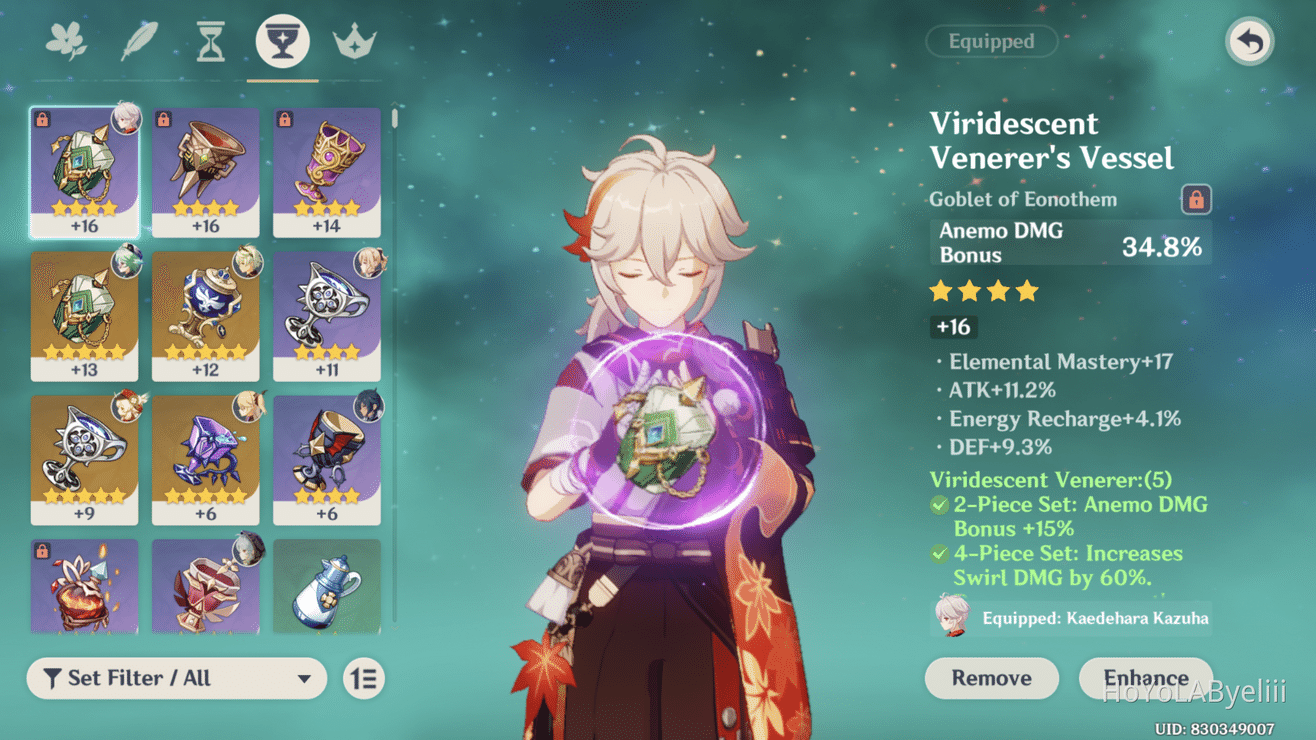Toggle the lock on the artifact details

click(x=1195, y=199)
